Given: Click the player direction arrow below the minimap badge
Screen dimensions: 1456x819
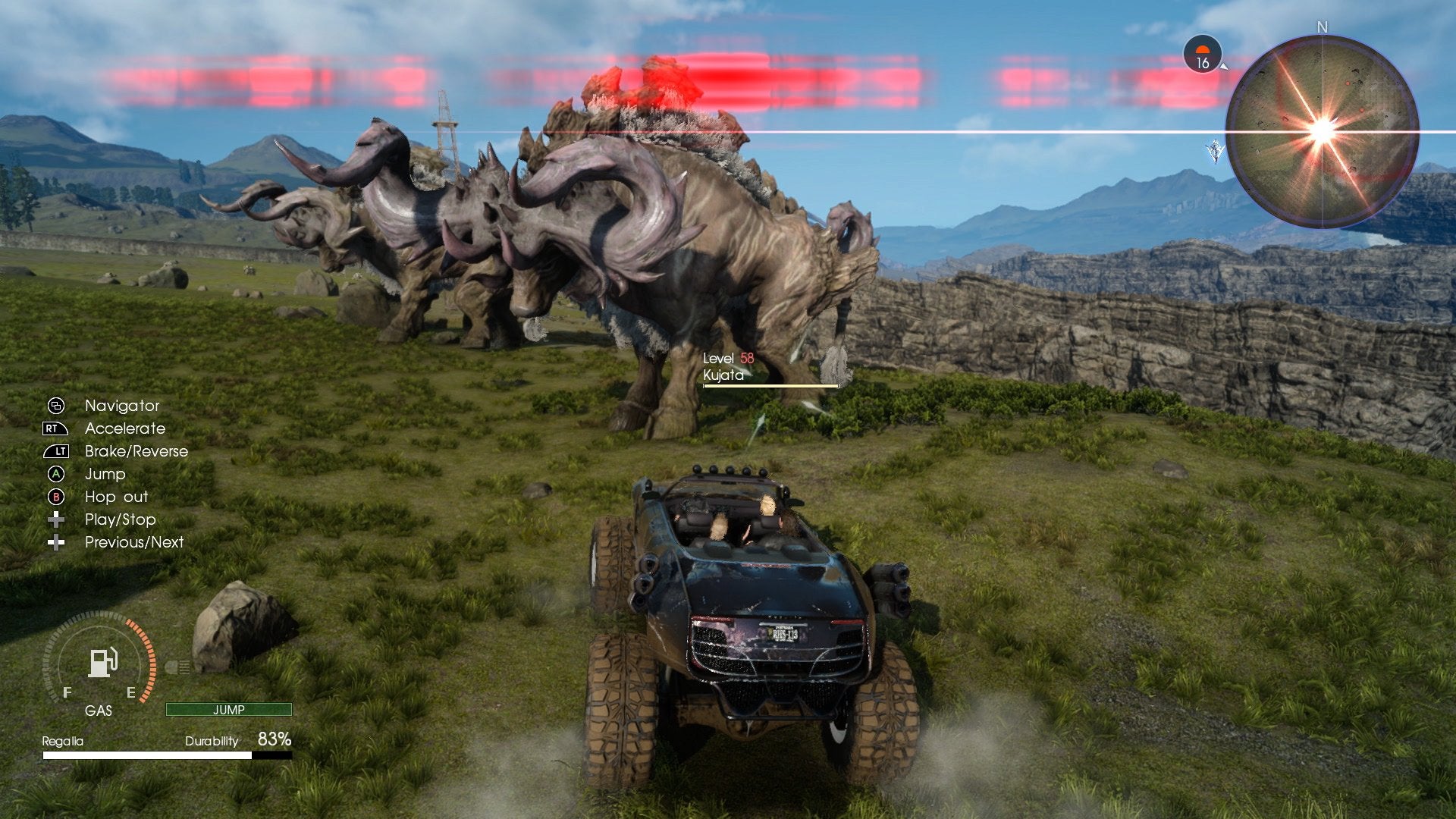Looking at the screenshot, I should tap(1216, 149).
